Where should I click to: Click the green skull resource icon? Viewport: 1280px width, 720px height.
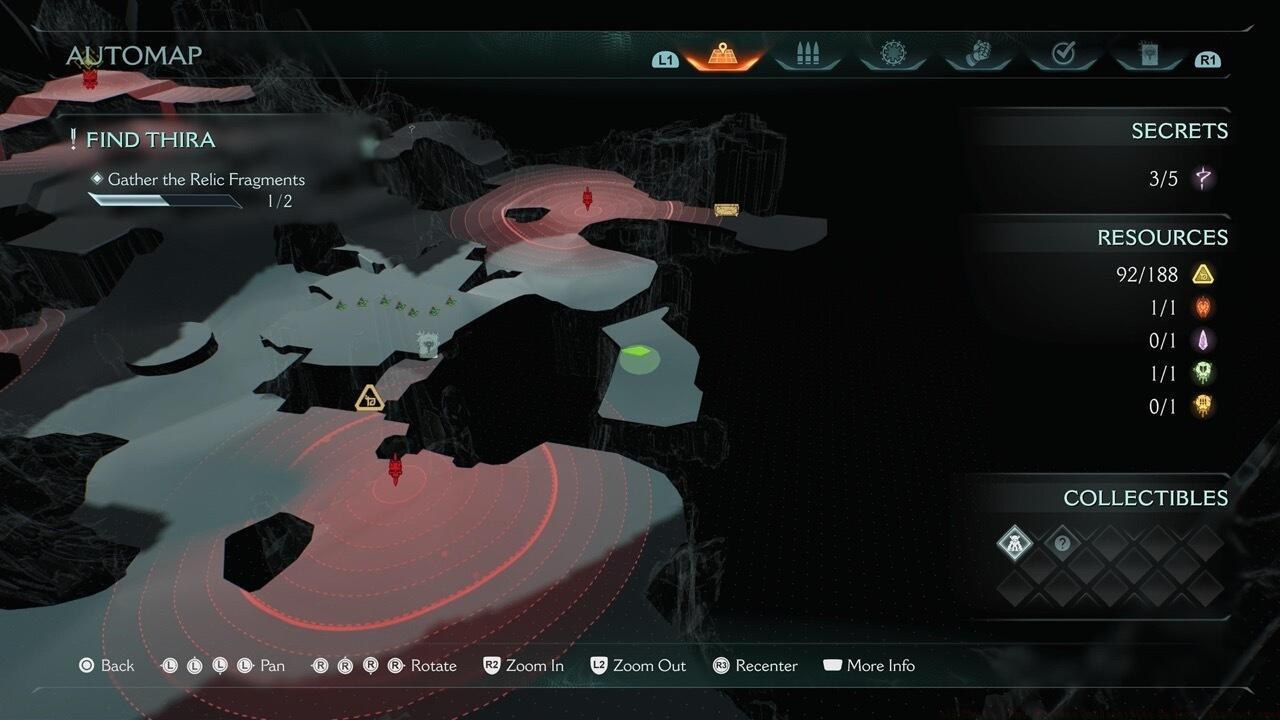pos(1203,373)
